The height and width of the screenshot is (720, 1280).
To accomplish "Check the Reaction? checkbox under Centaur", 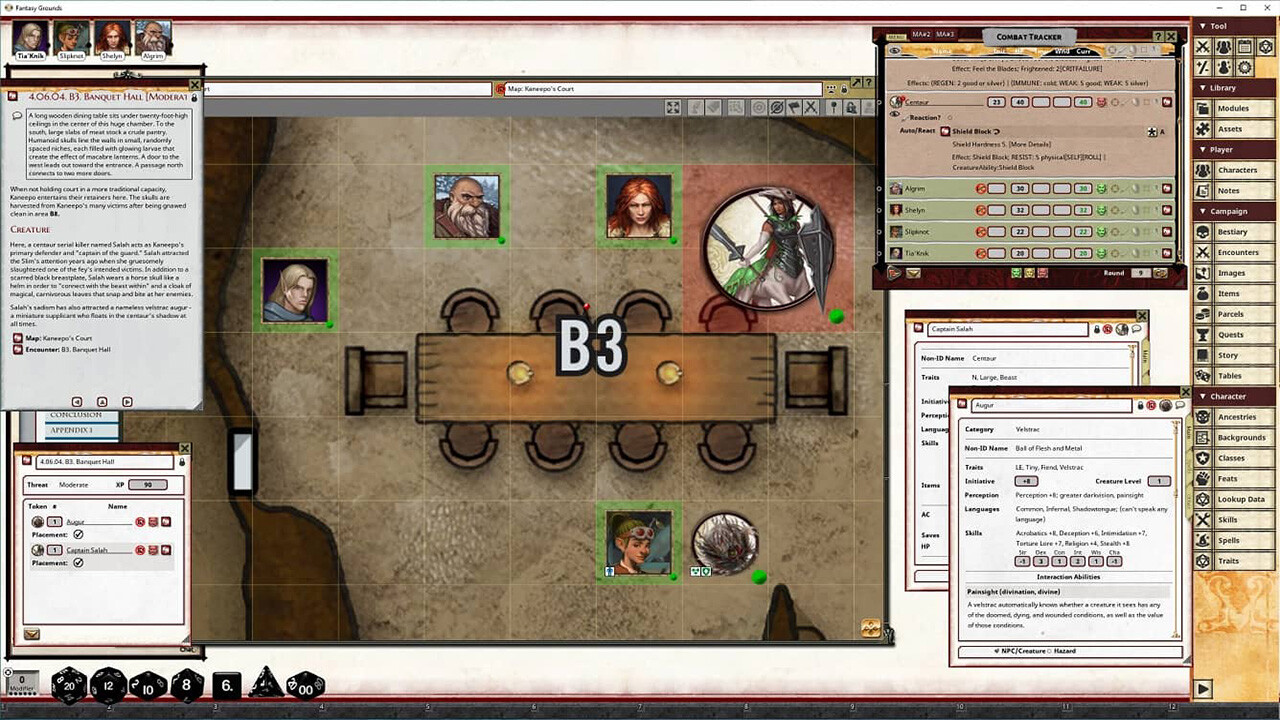I will point(949,118).
